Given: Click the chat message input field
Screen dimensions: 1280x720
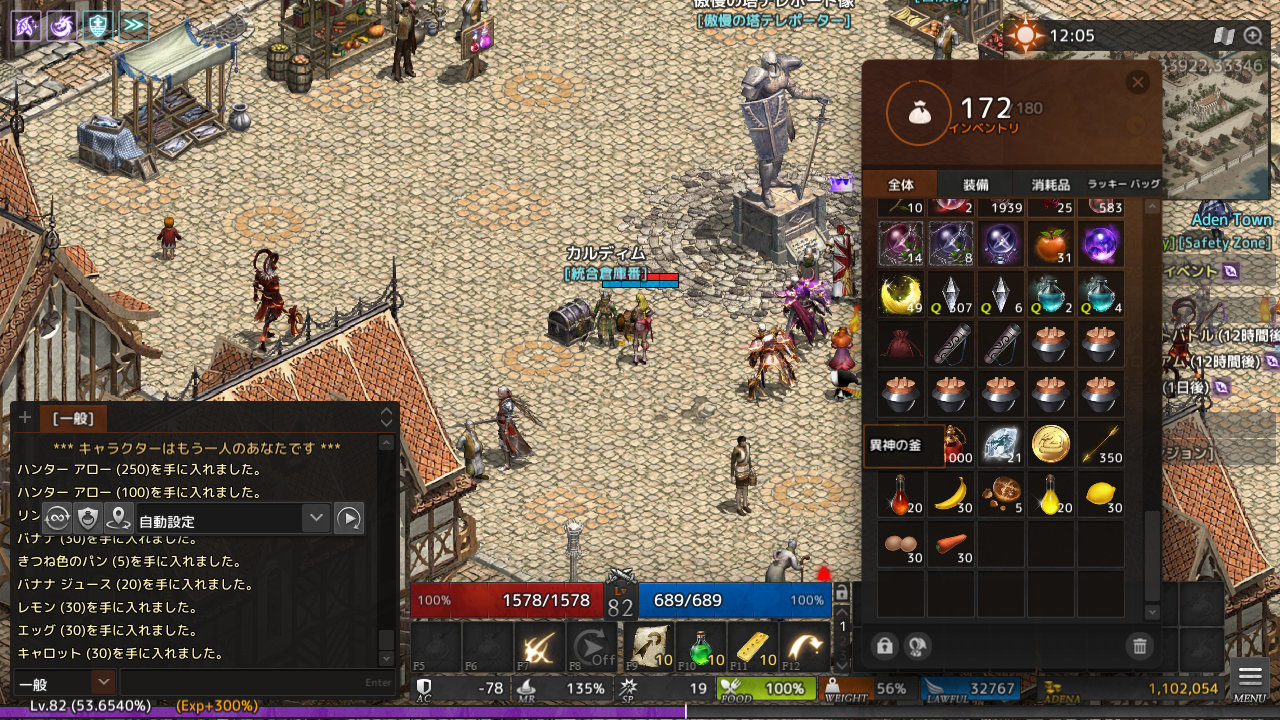Looking at the screenshot, I should click(255, 682).
